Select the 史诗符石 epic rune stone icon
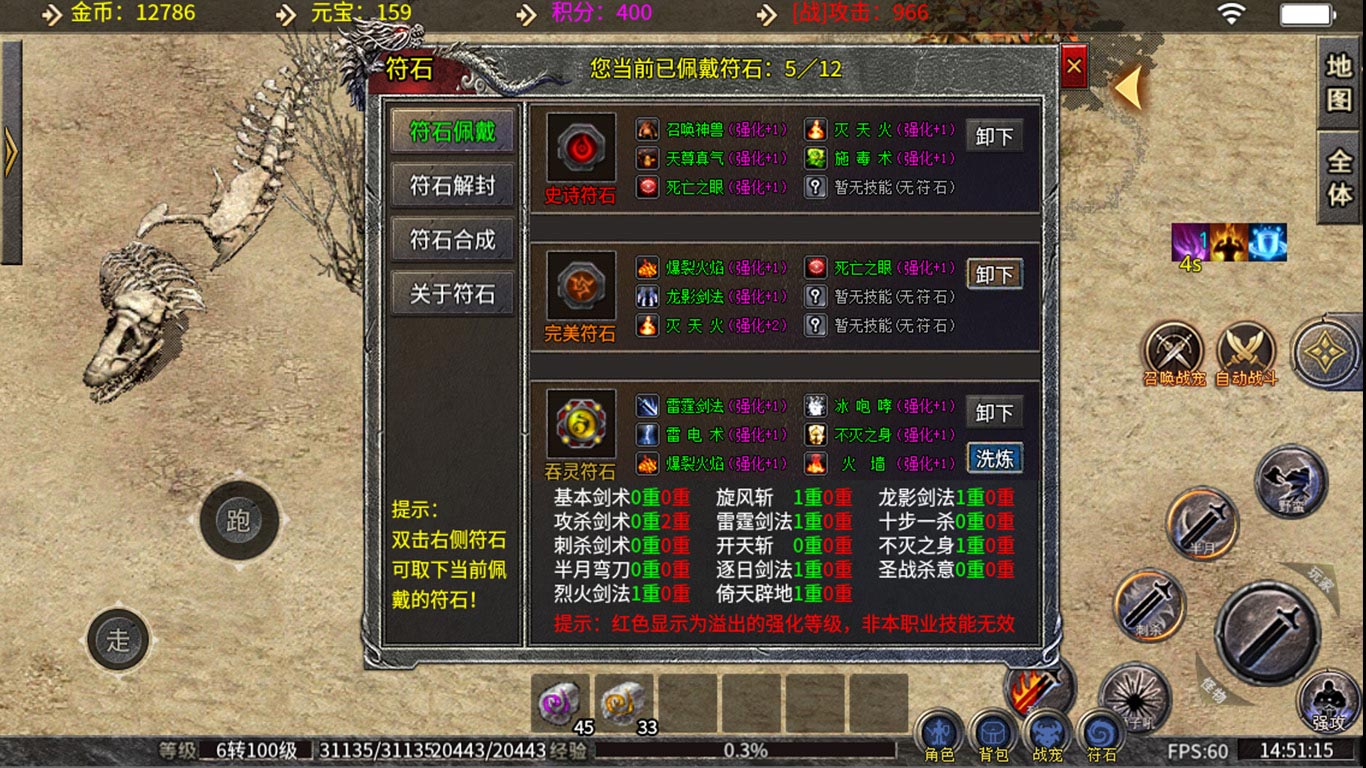The image size is (1366, 768). tap(579, 148)
